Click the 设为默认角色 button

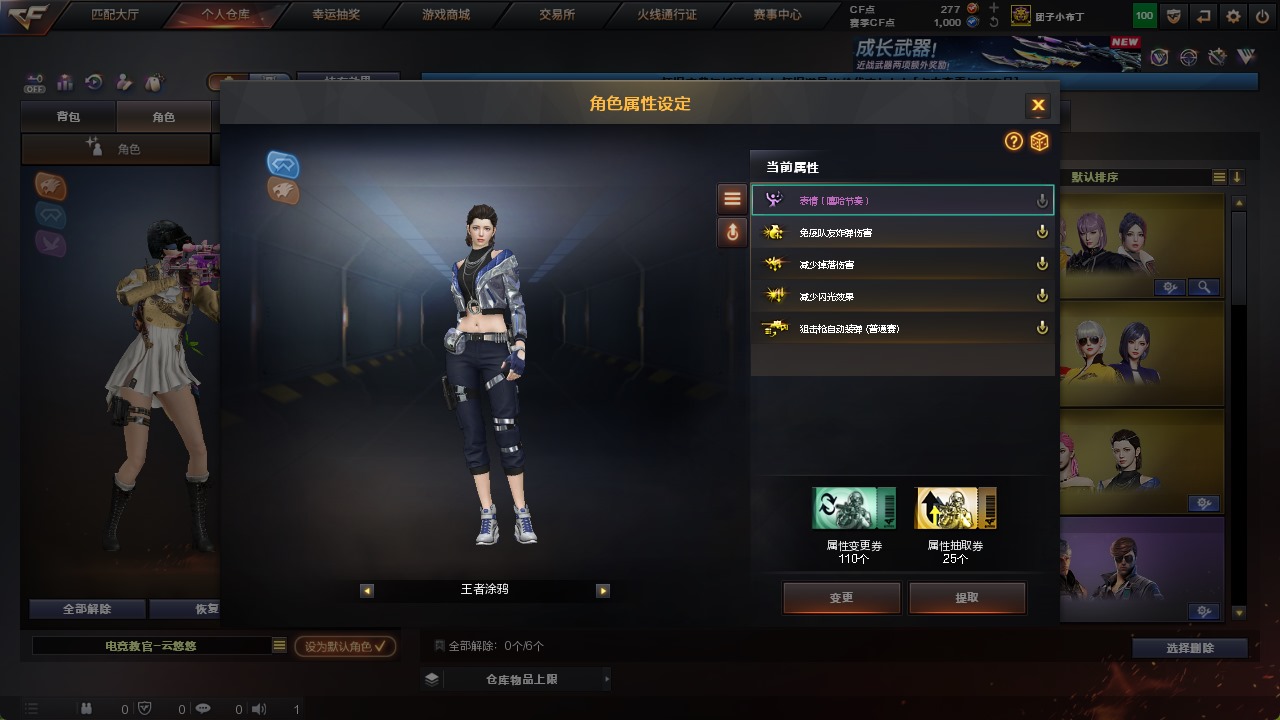tap(345, 647)
